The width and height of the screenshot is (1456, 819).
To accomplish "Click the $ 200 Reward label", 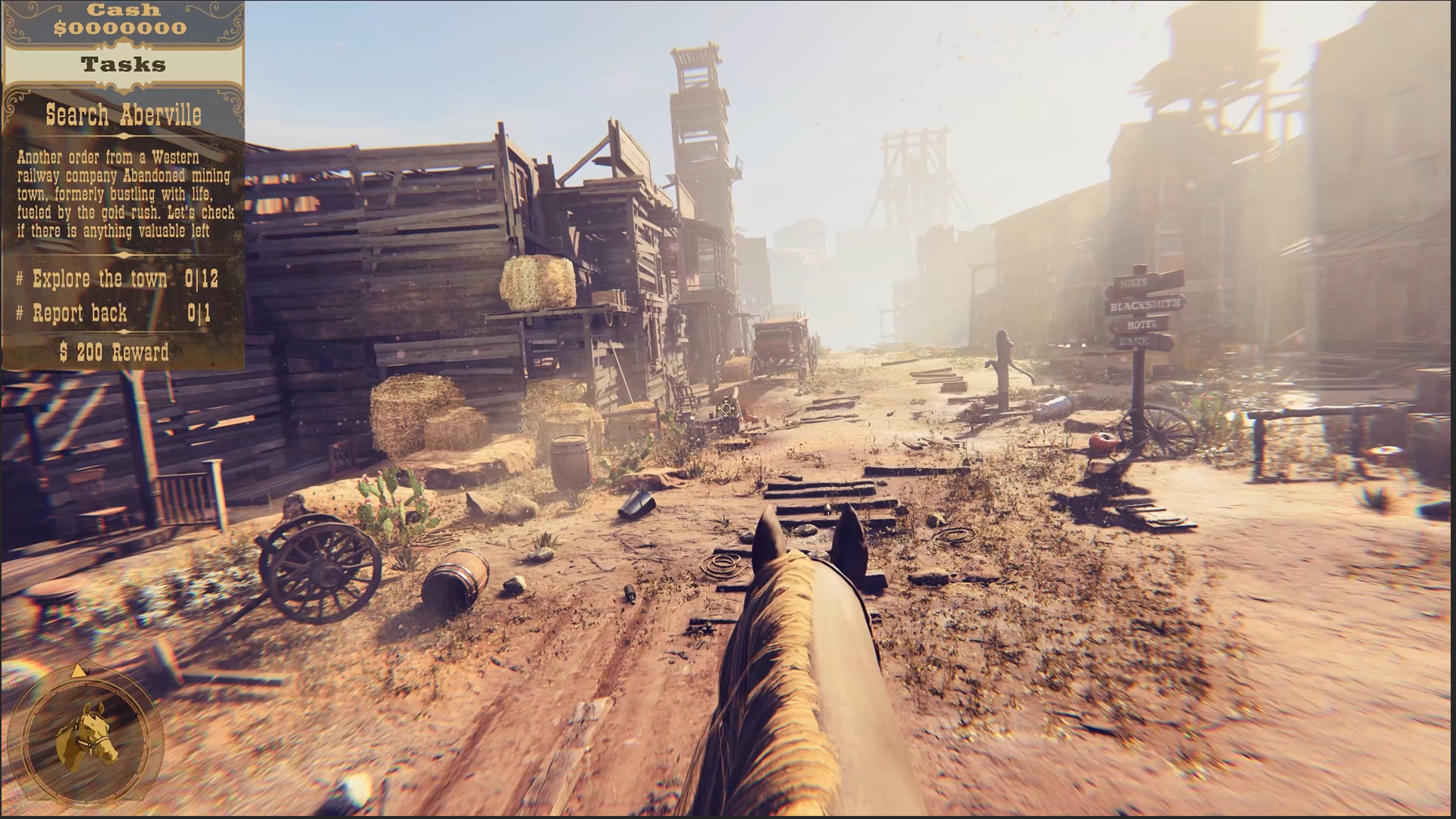I will (115, 351).
